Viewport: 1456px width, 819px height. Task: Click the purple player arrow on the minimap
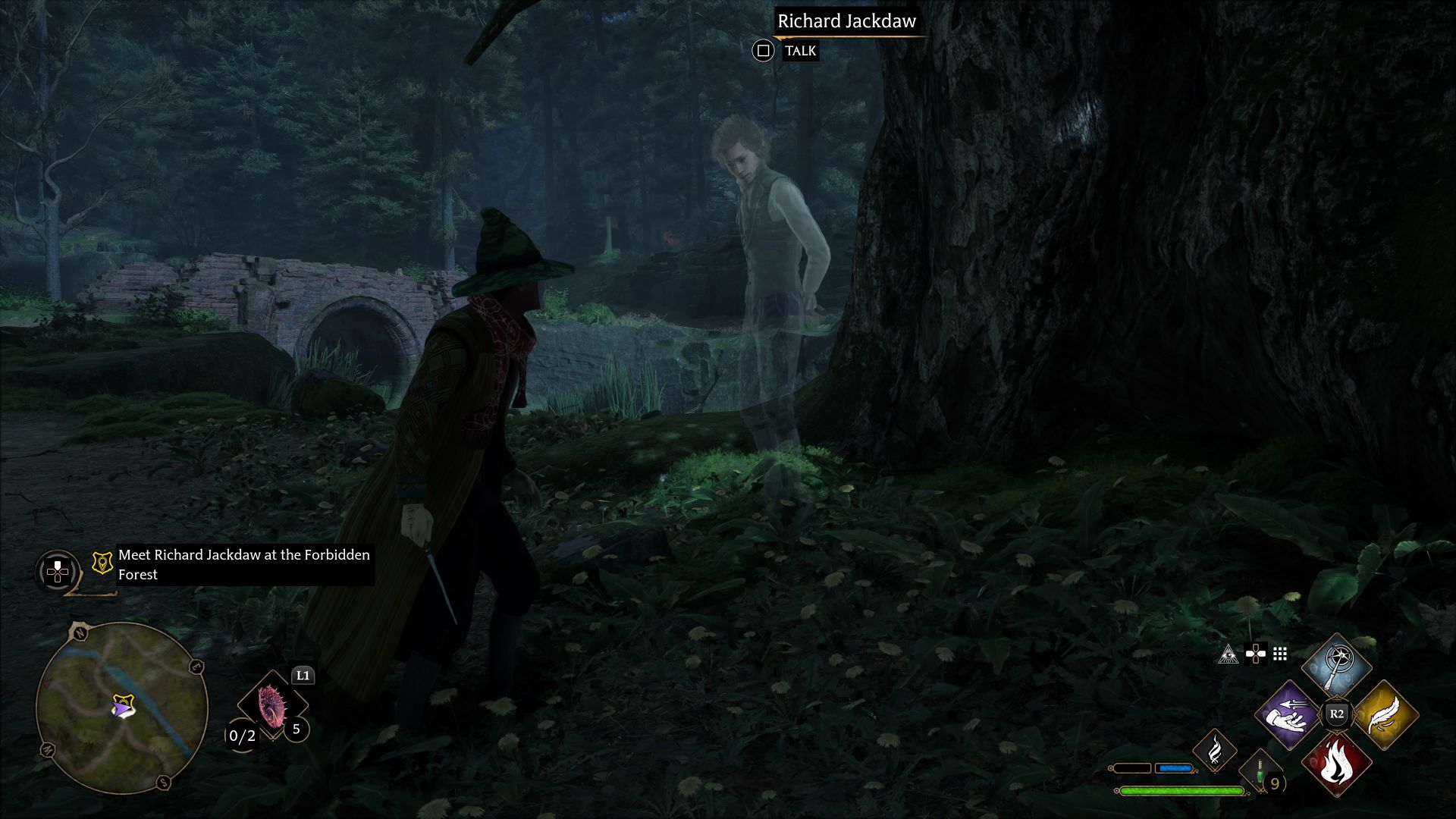click(x=122, y=708)
